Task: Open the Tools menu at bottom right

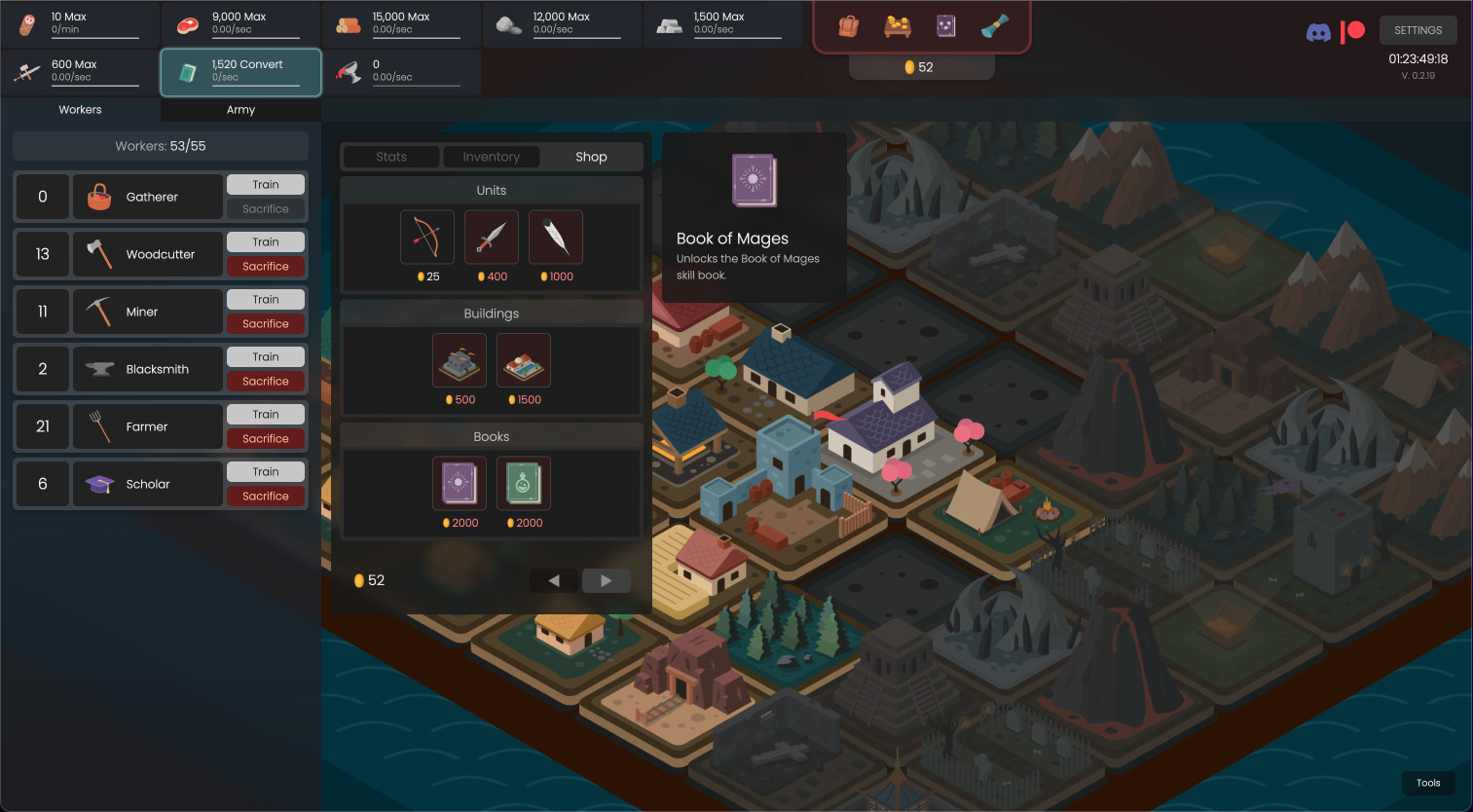Action: point(1428,783)
